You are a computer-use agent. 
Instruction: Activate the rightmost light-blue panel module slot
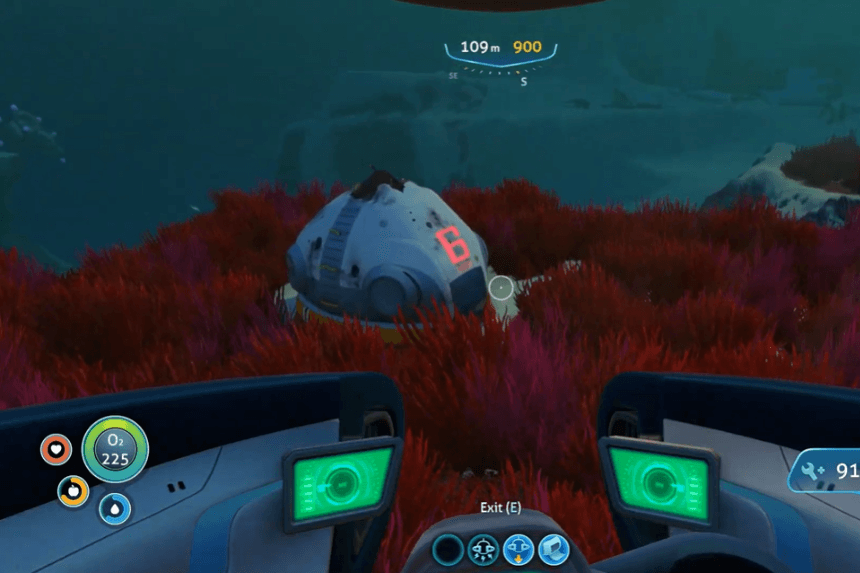[x=553, y=548]
